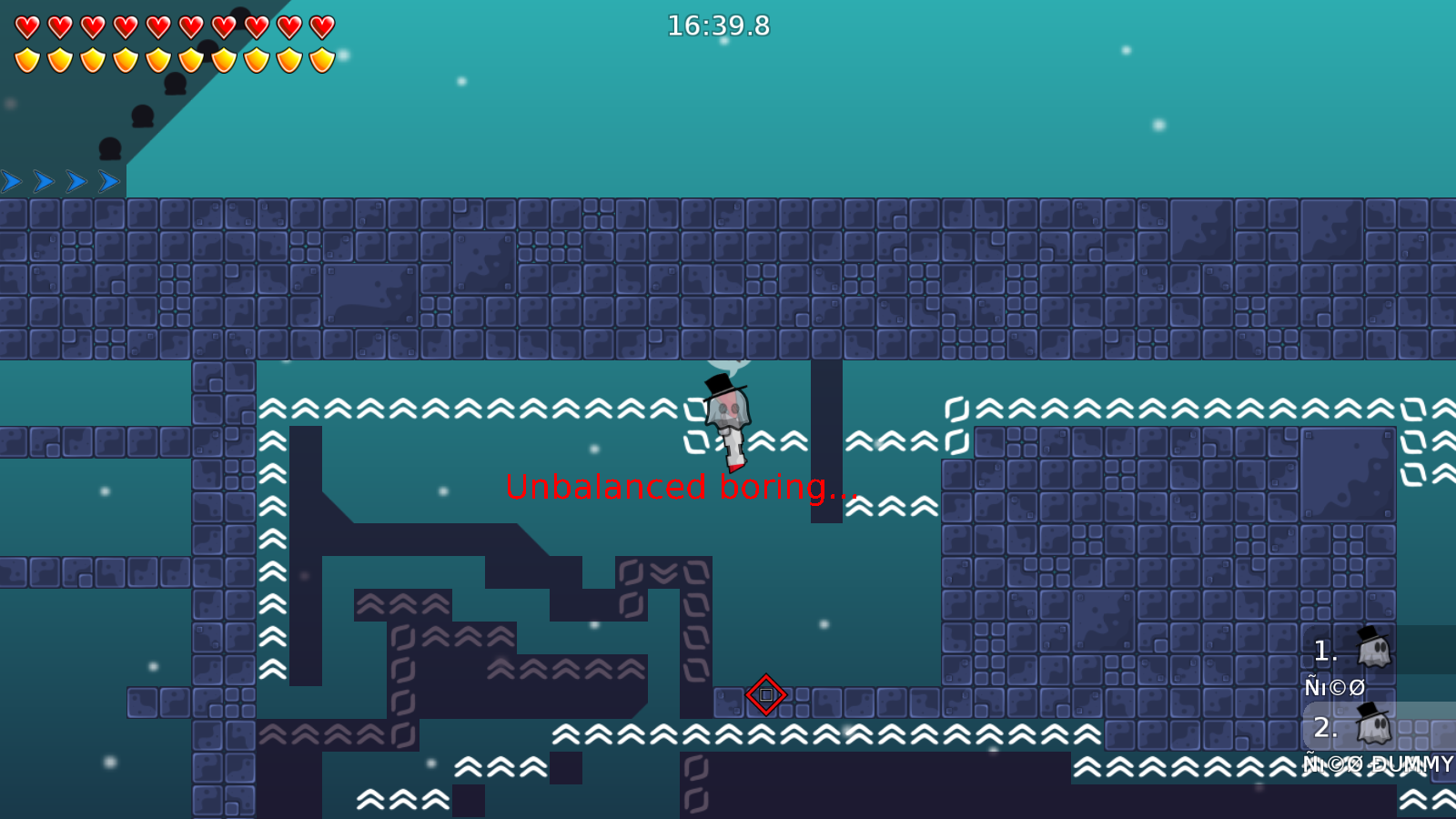Click the red 'Unbalanced boring...' text
Viewport: 1456px width, 819px height.
681,488
